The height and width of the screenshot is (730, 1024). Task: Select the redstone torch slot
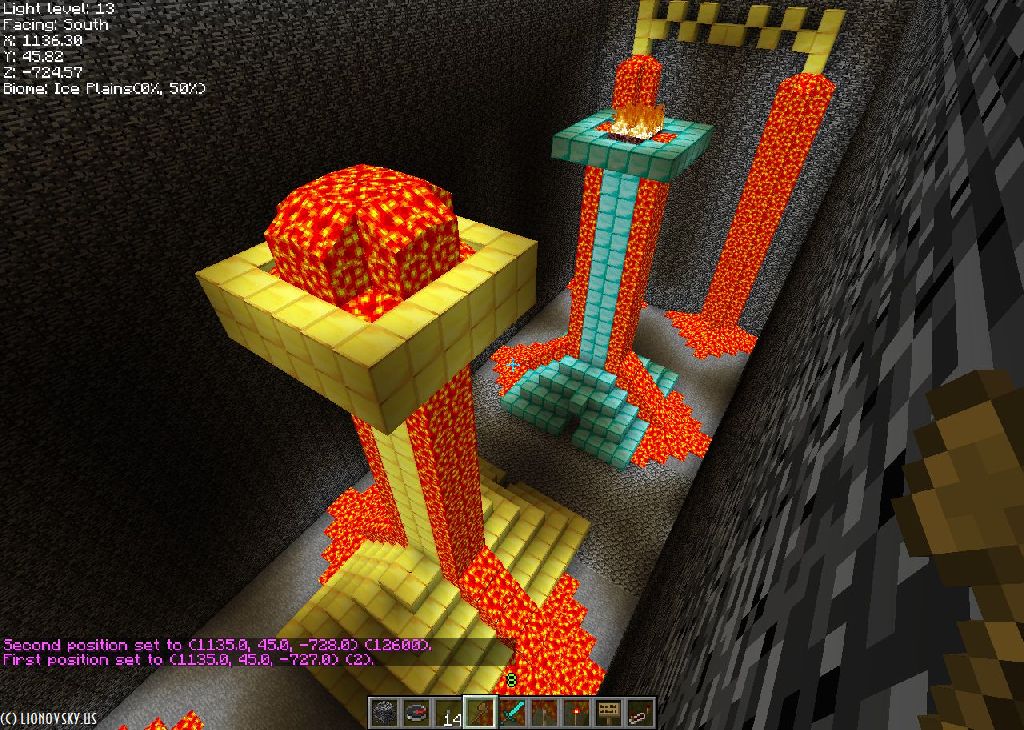pyautogui.click(x=576, y=713)
